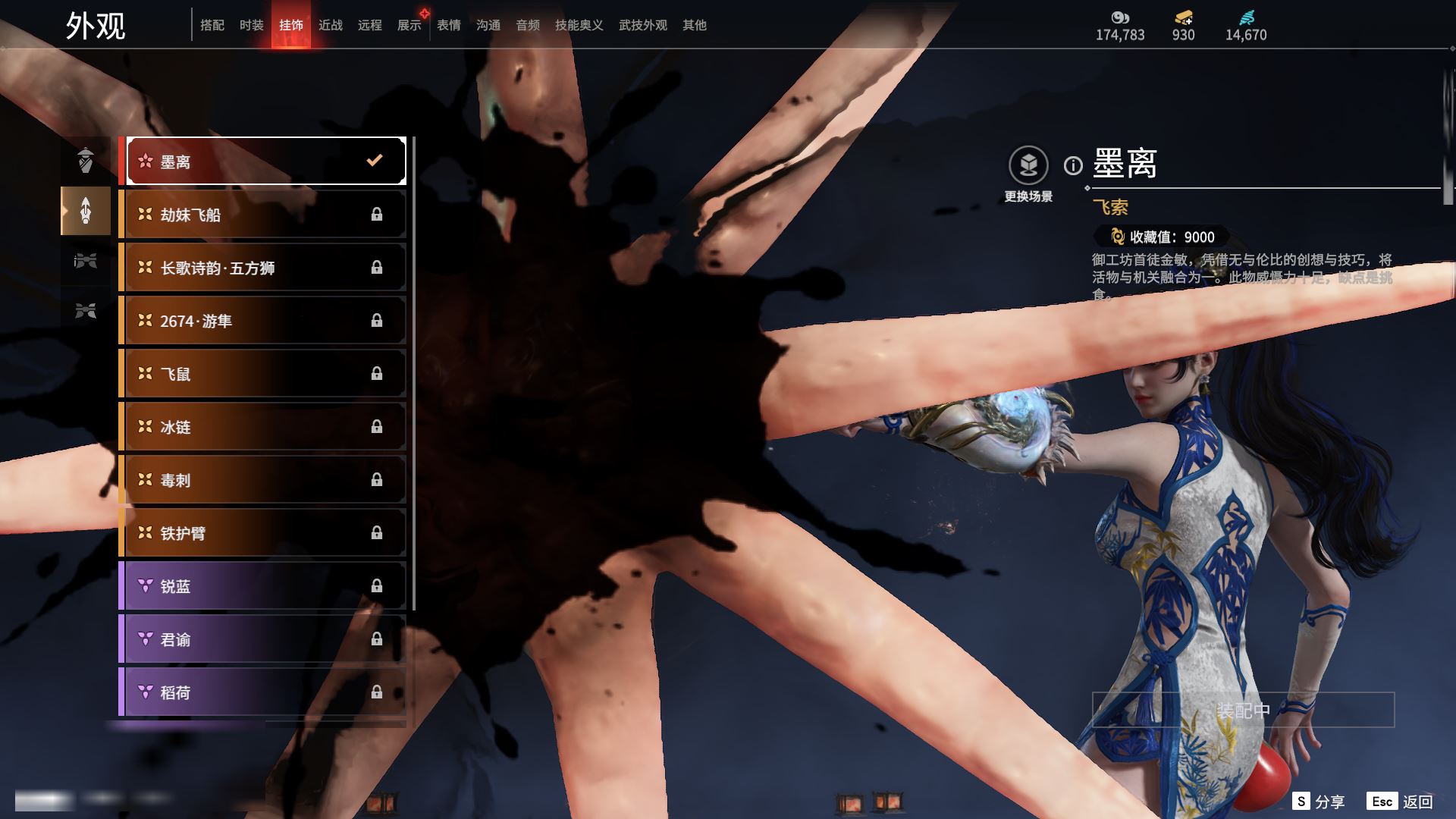Open the info icon beside 墨离

pyautogui.click(x=1073, y=165)
